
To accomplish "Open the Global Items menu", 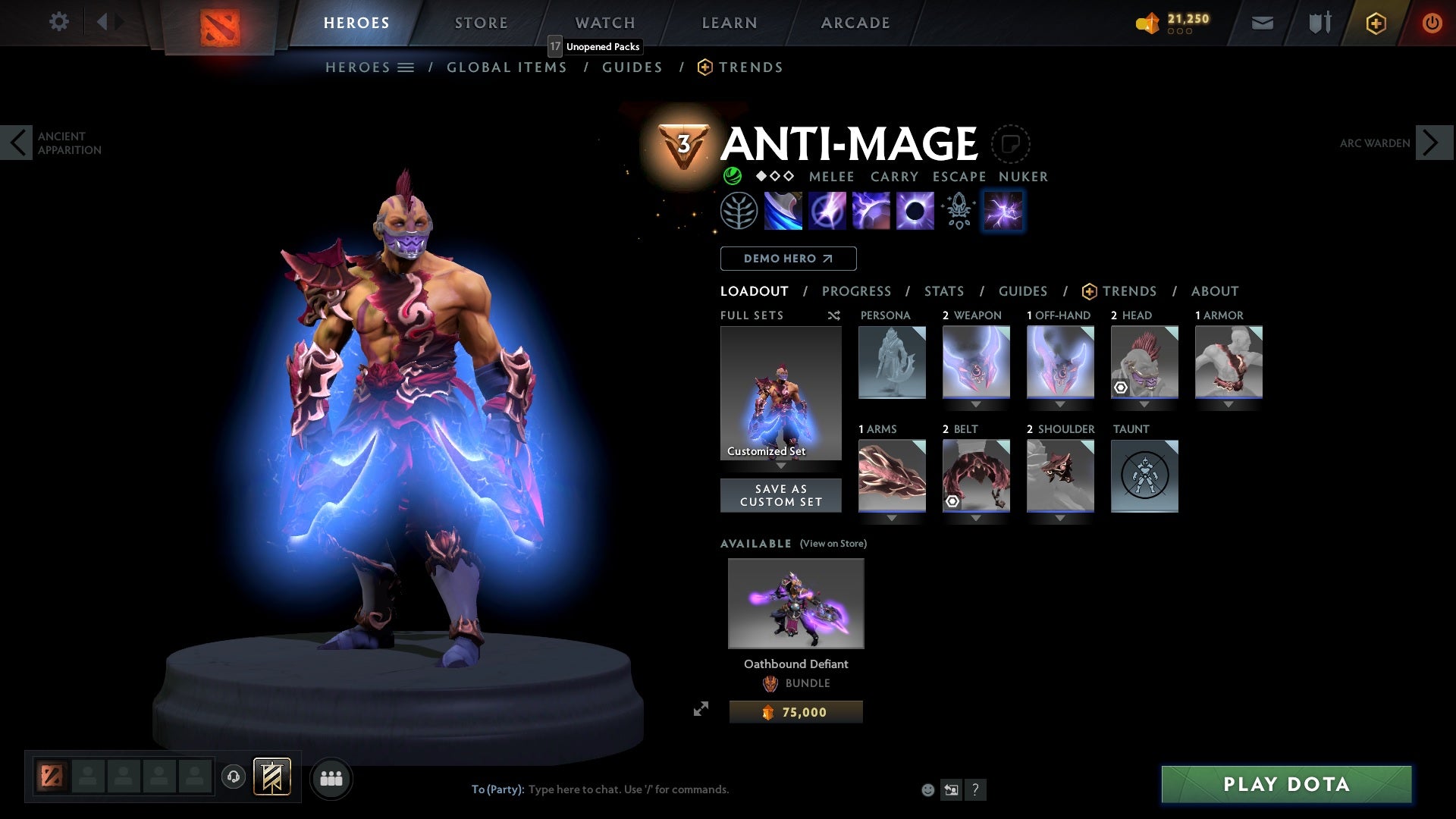I will click(507, 67).
